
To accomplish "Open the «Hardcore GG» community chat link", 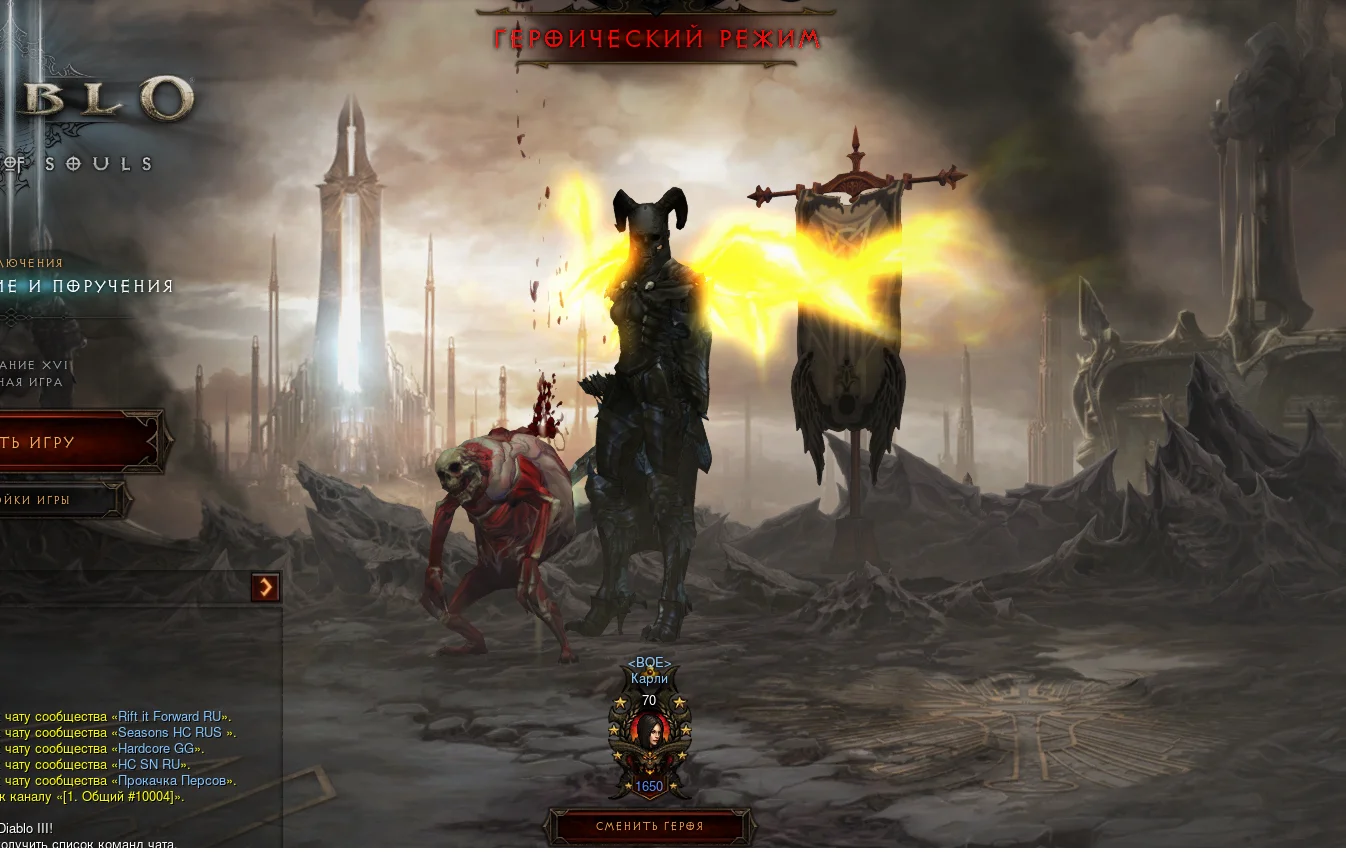I will pos(158,749).
